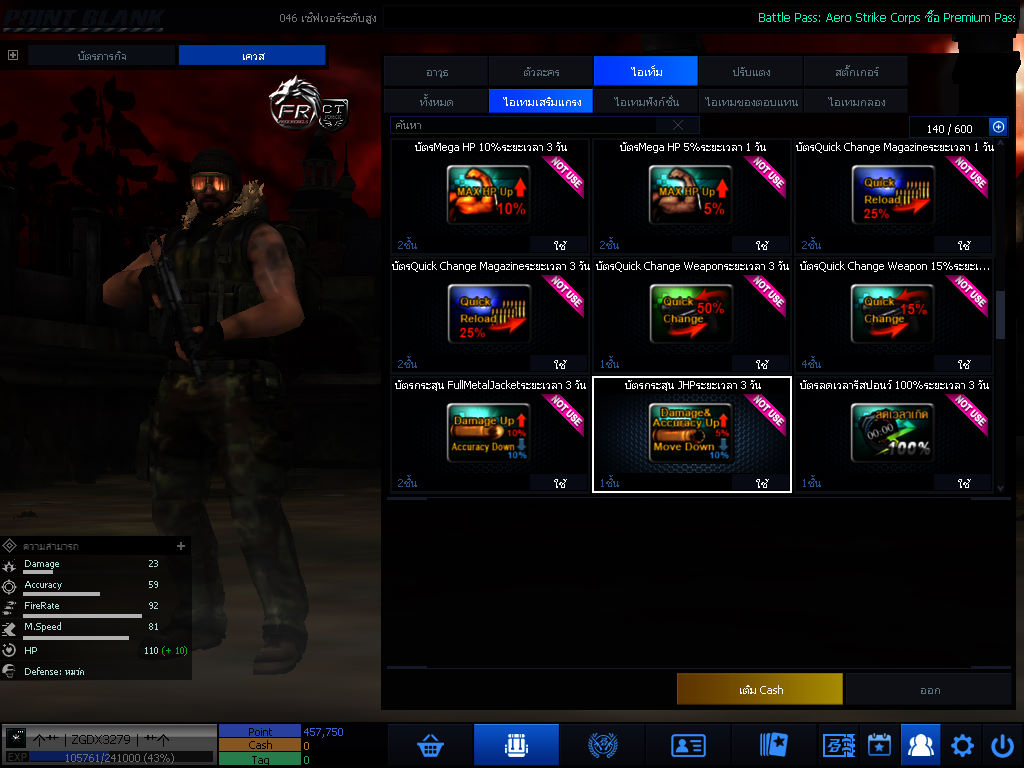Close the inventory with the ออก button
The image size is (1024, 768).
[x=929, y=689]
